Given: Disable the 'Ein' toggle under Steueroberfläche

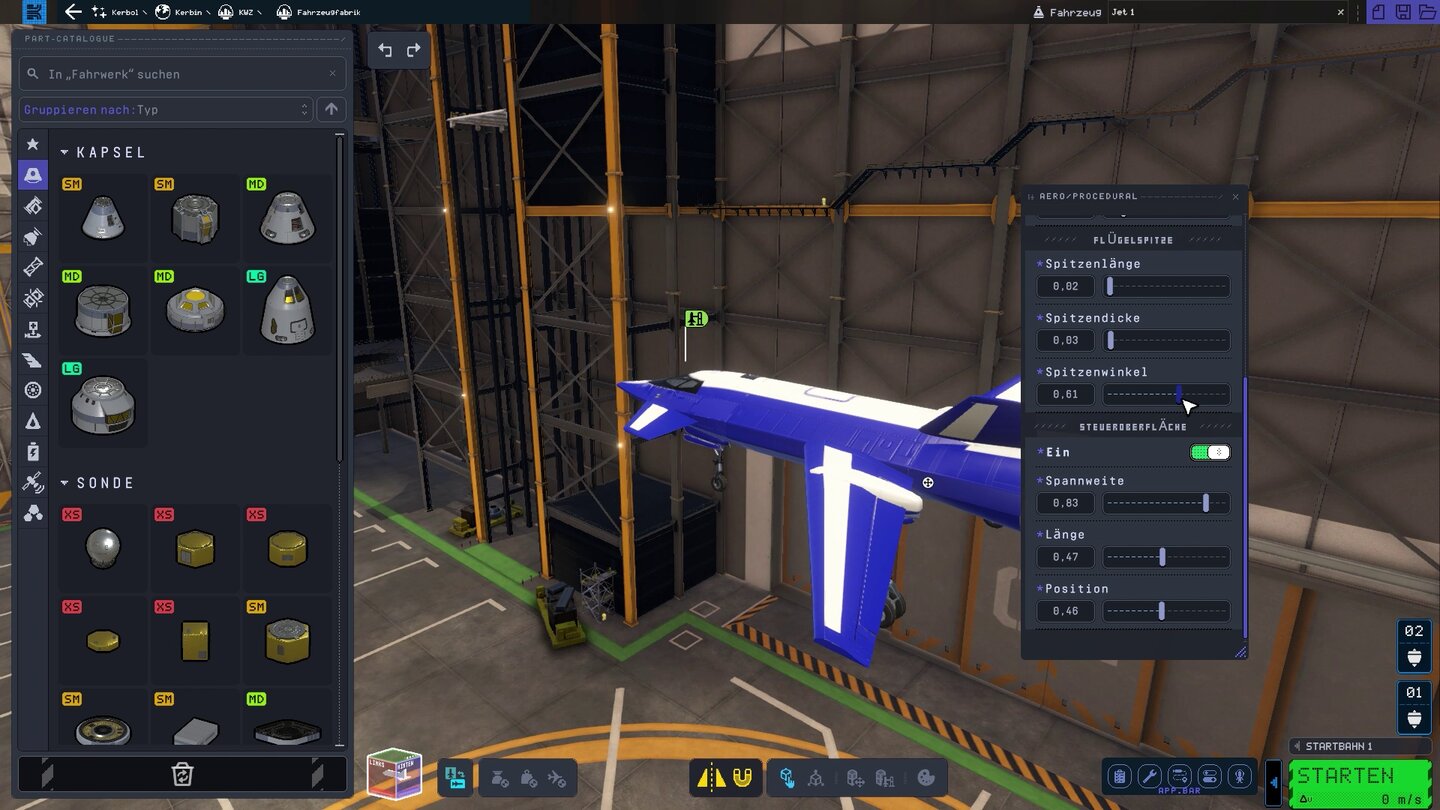Looking at the screenshot, I should [x=1209, y=452].
